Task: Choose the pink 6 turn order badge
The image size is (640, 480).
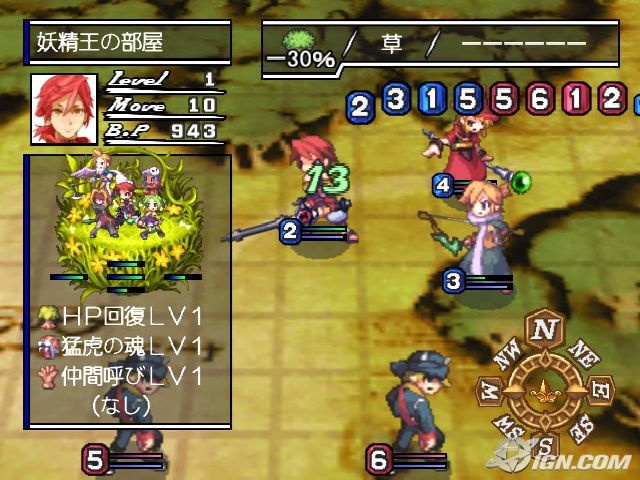Action: click(540, 98)
